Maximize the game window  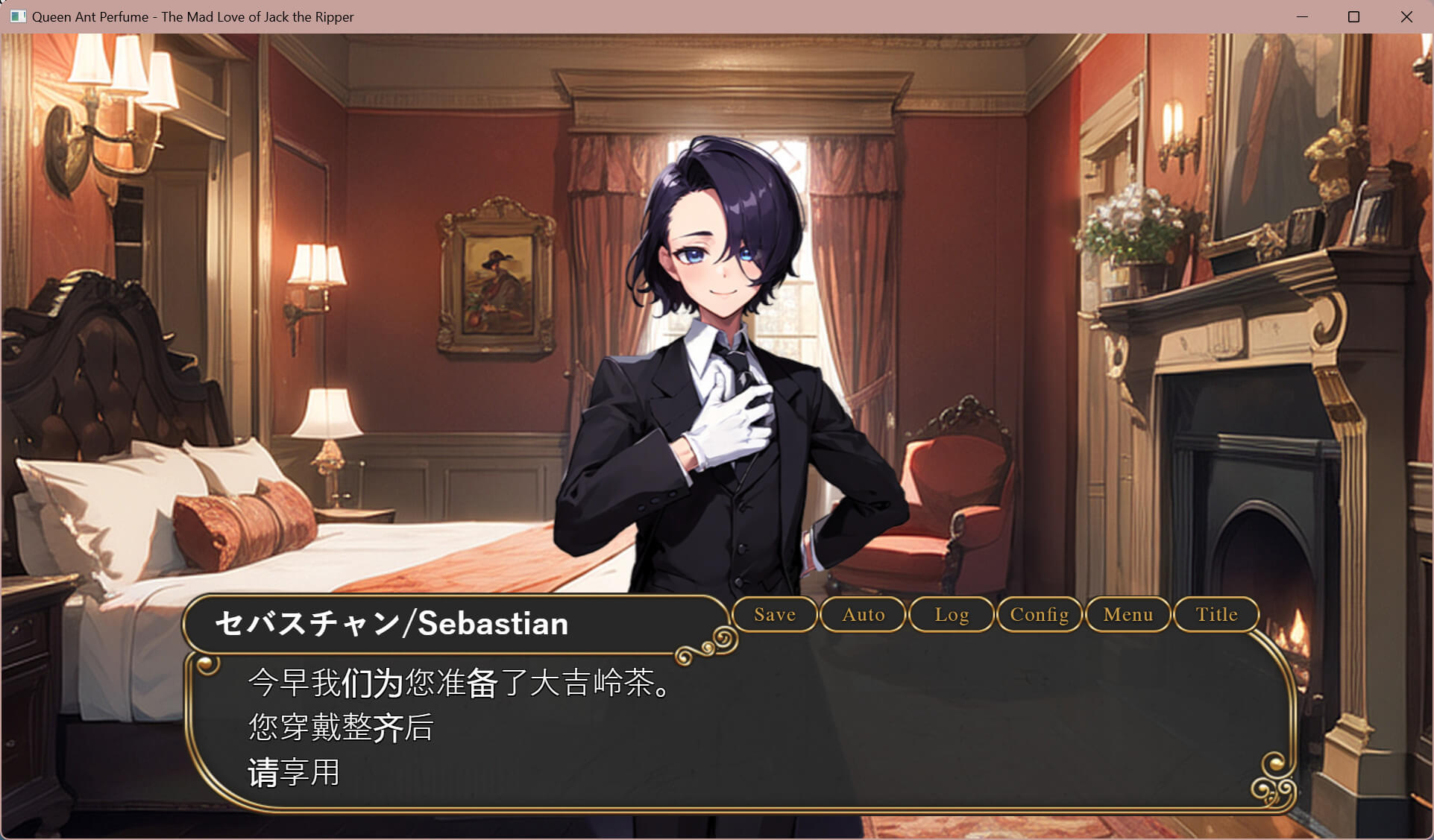1354,16
